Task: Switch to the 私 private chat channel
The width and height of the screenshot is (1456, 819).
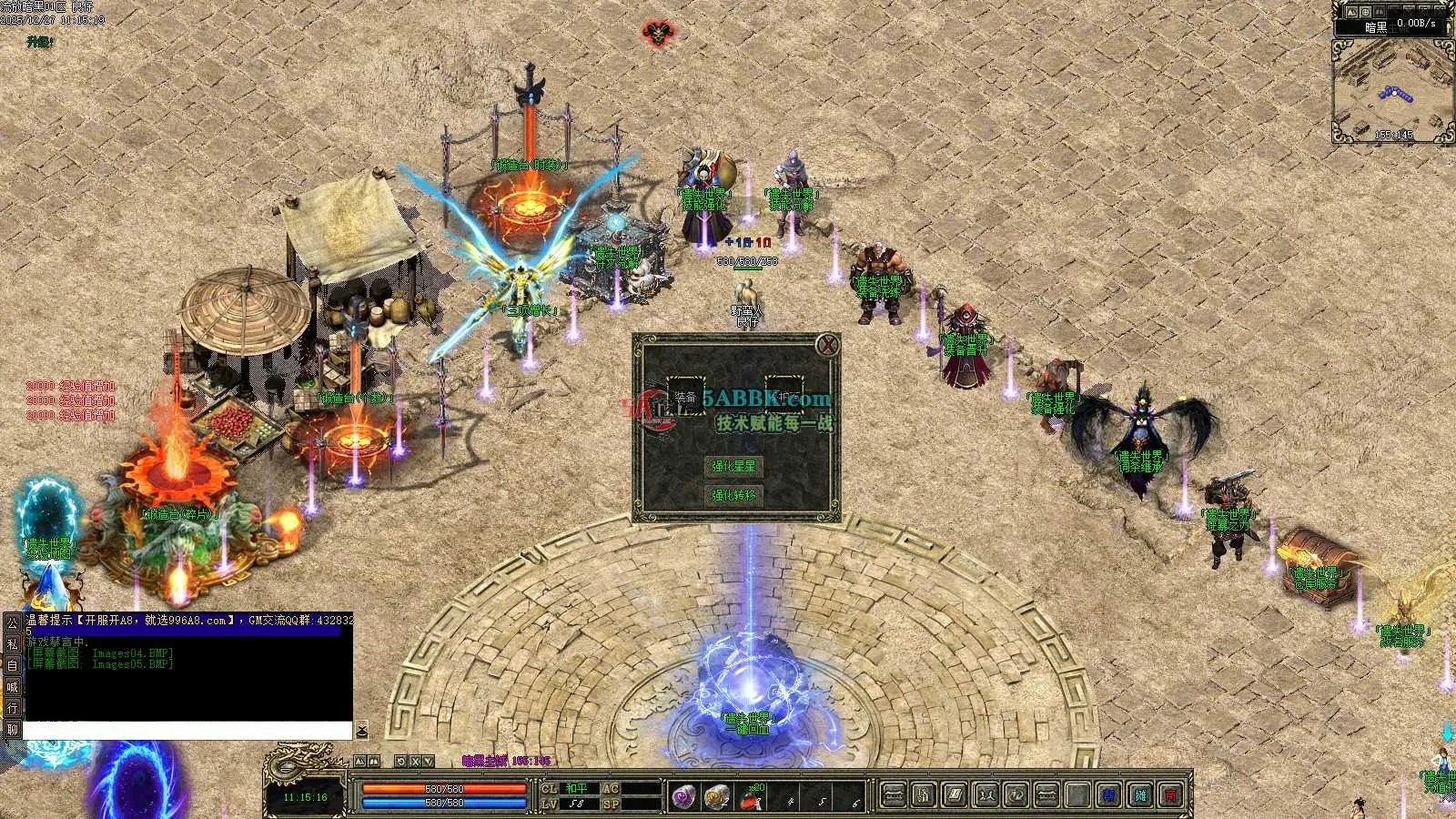Action: click(x=12, y=644)
